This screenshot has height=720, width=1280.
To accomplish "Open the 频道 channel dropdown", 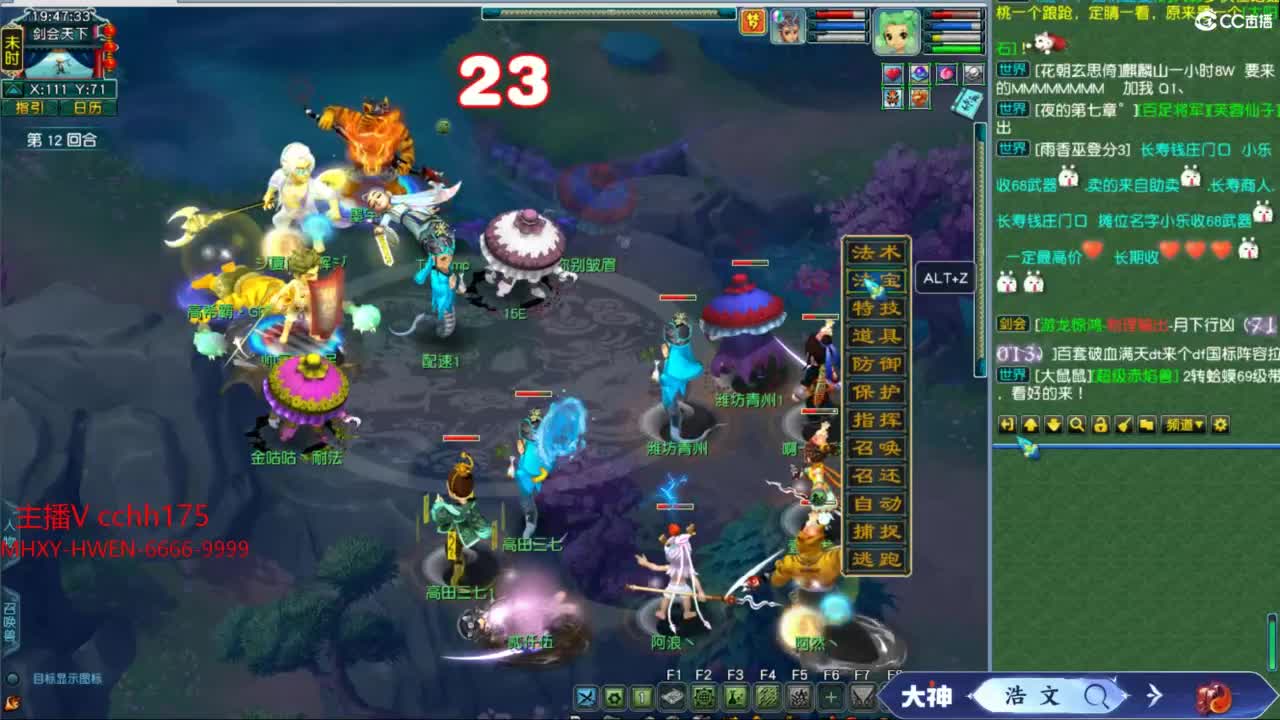I will 1185,425.
